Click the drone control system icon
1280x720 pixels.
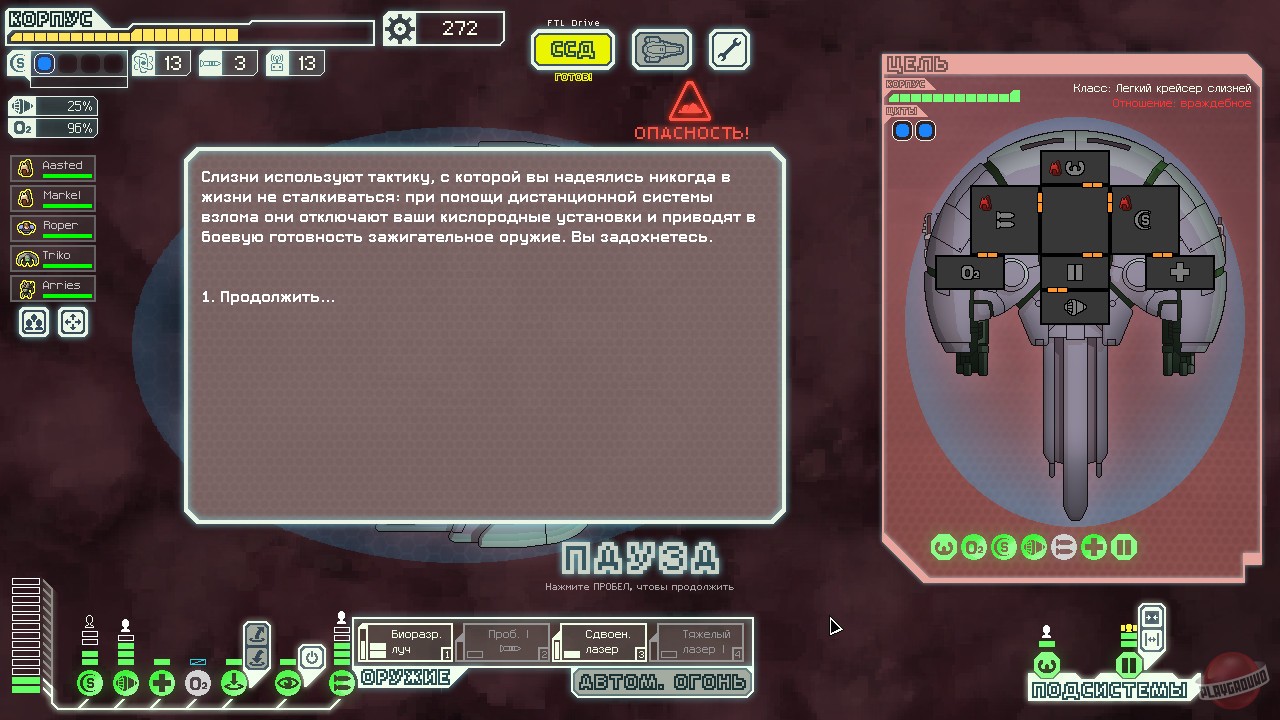tap(234, 681)
